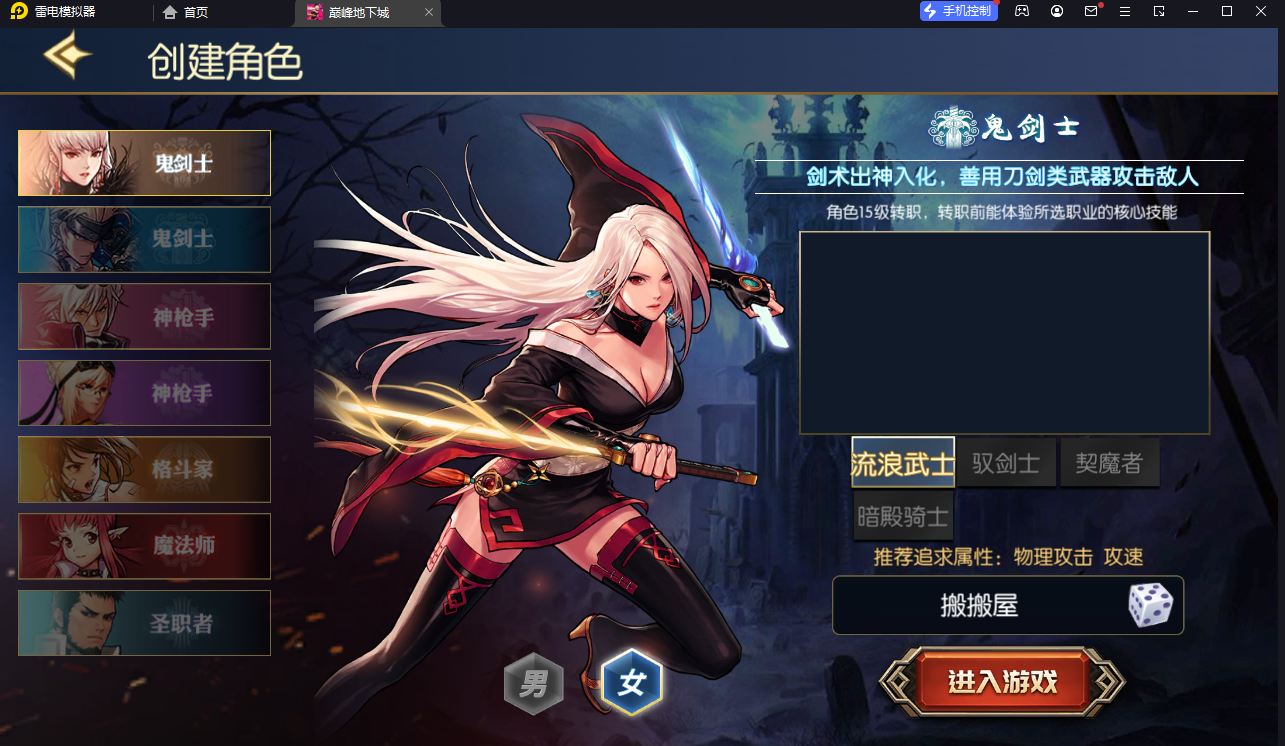
Task: Choose the 契魔者 subclass
Action: (x=1110, y=462)
